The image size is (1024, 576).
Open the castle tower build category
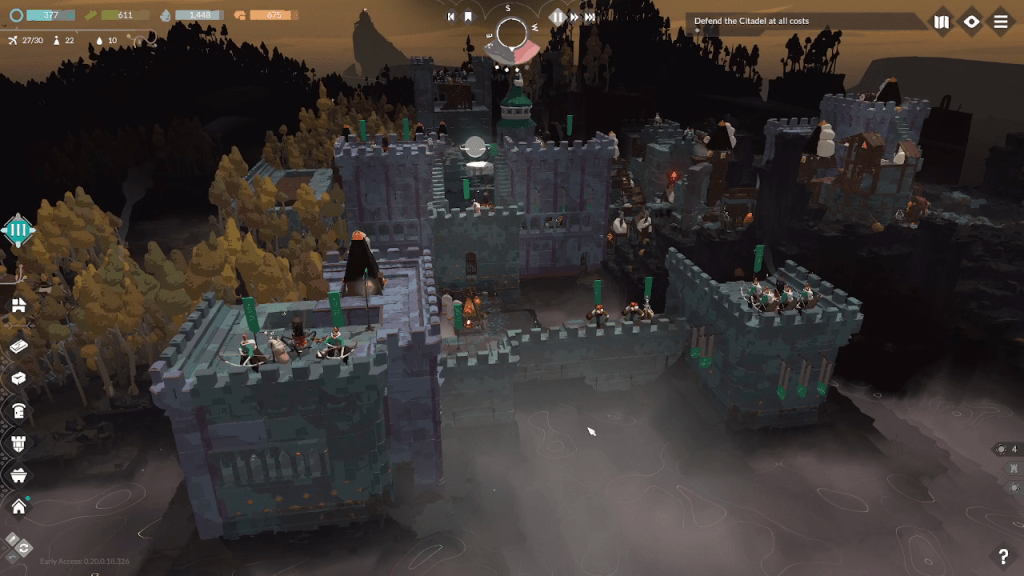[x=18, y=442]
